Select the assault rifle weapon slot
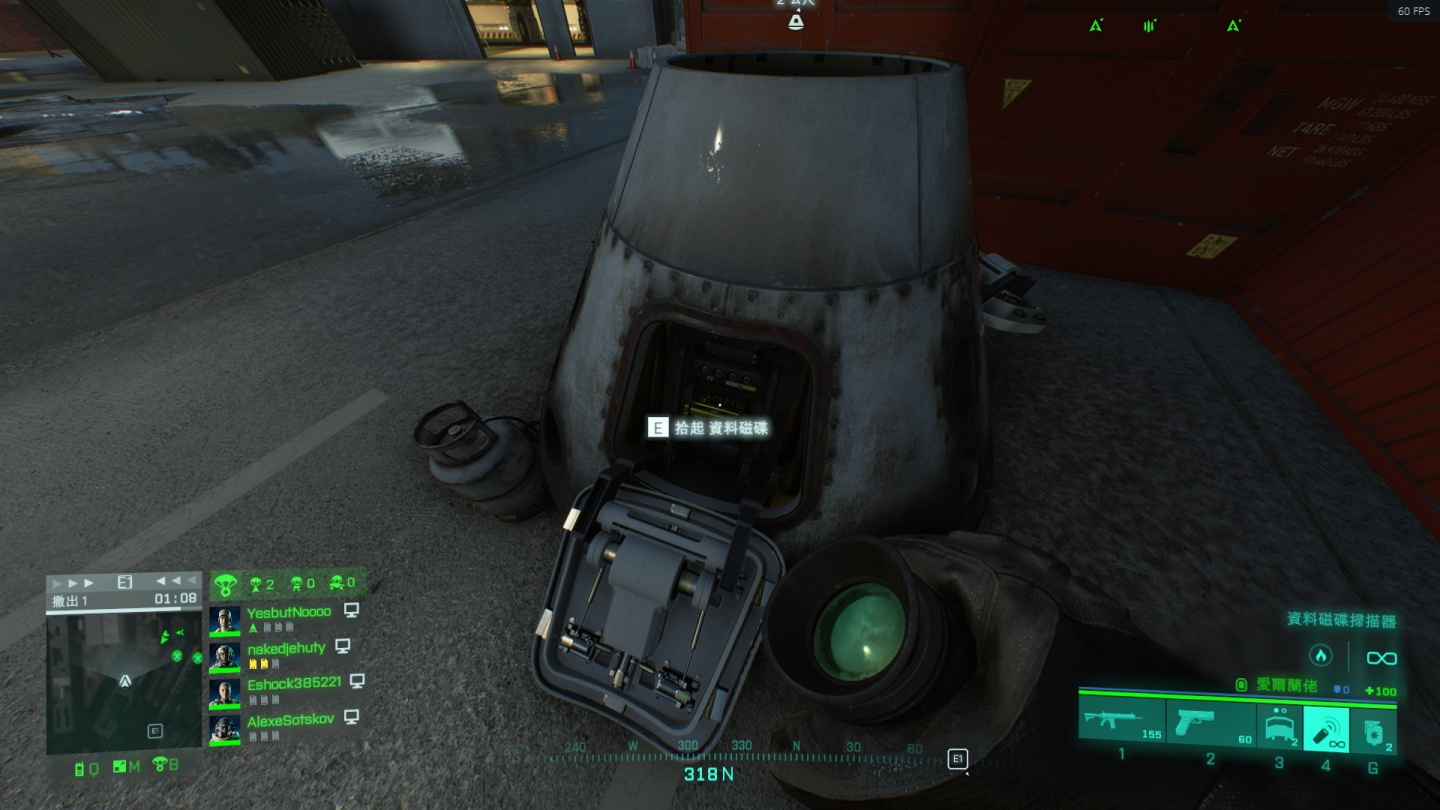This screenshot has width=1440, height=810. (1121, 723)
